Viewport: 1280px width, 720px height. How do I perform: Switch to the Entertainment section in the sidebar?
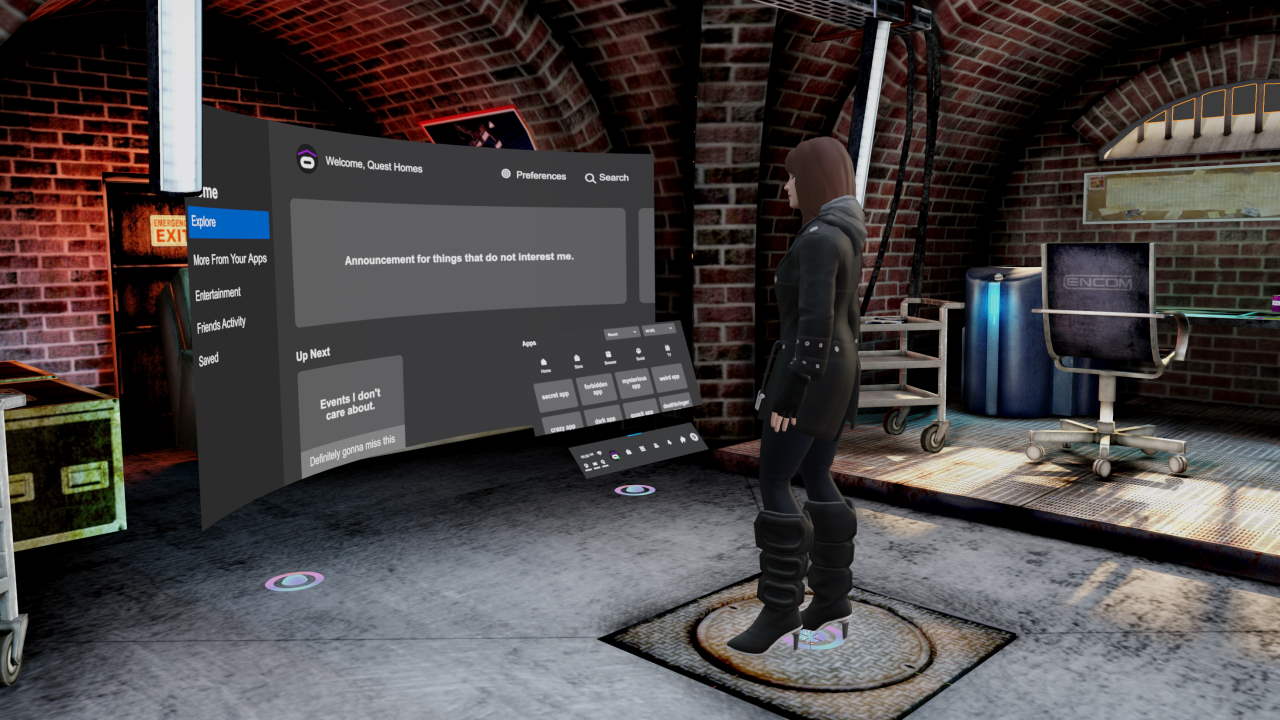[x=218, y=292]
